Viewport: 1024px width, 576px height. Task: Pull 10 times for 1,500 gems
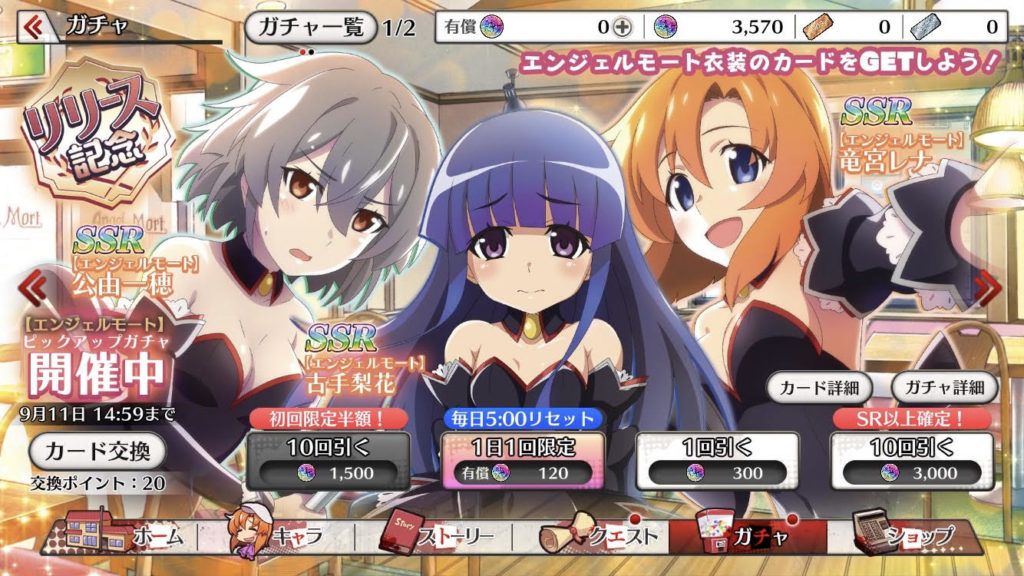(x=329, y=460)
